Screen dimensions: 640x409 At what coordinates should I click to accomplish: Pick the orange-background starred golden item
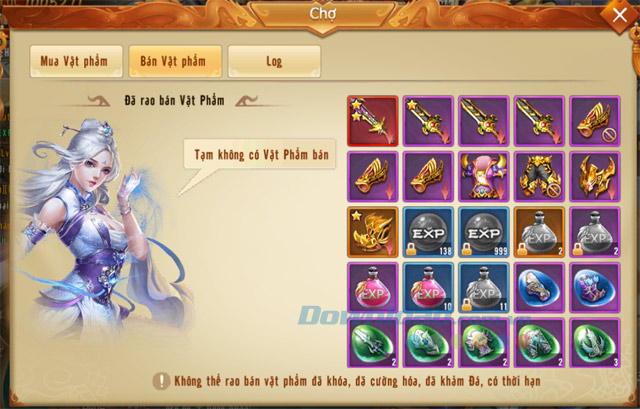point(373,232)
